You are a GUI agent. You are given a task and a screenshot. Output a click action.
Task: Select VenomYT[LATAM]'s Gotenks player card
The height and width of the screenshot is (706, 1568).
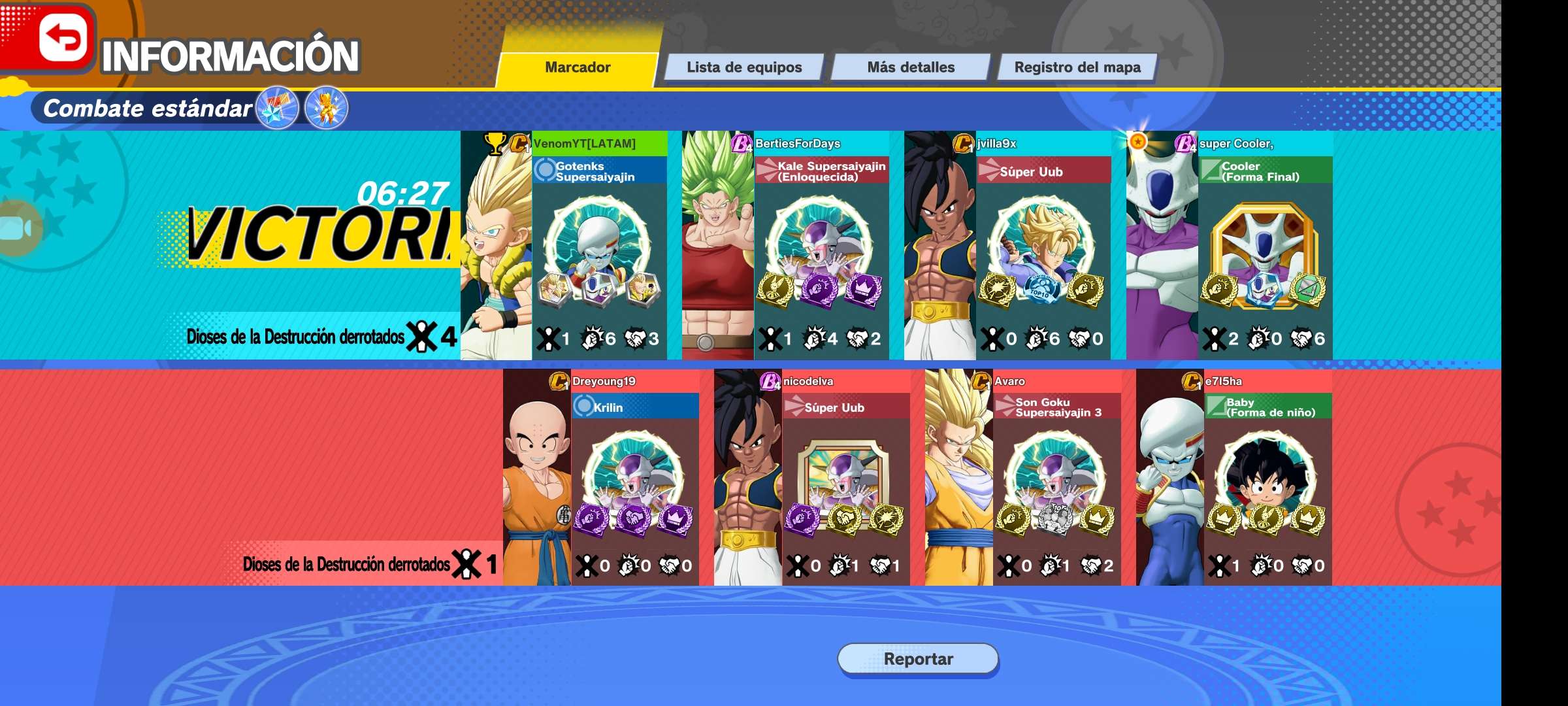coord(564,246)
